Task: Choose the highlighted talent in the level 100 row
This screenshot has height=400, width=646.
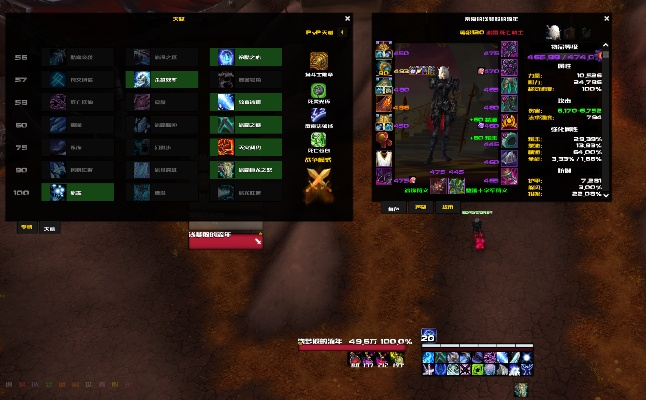Action: pyautogui.click(x=77, y=192)
